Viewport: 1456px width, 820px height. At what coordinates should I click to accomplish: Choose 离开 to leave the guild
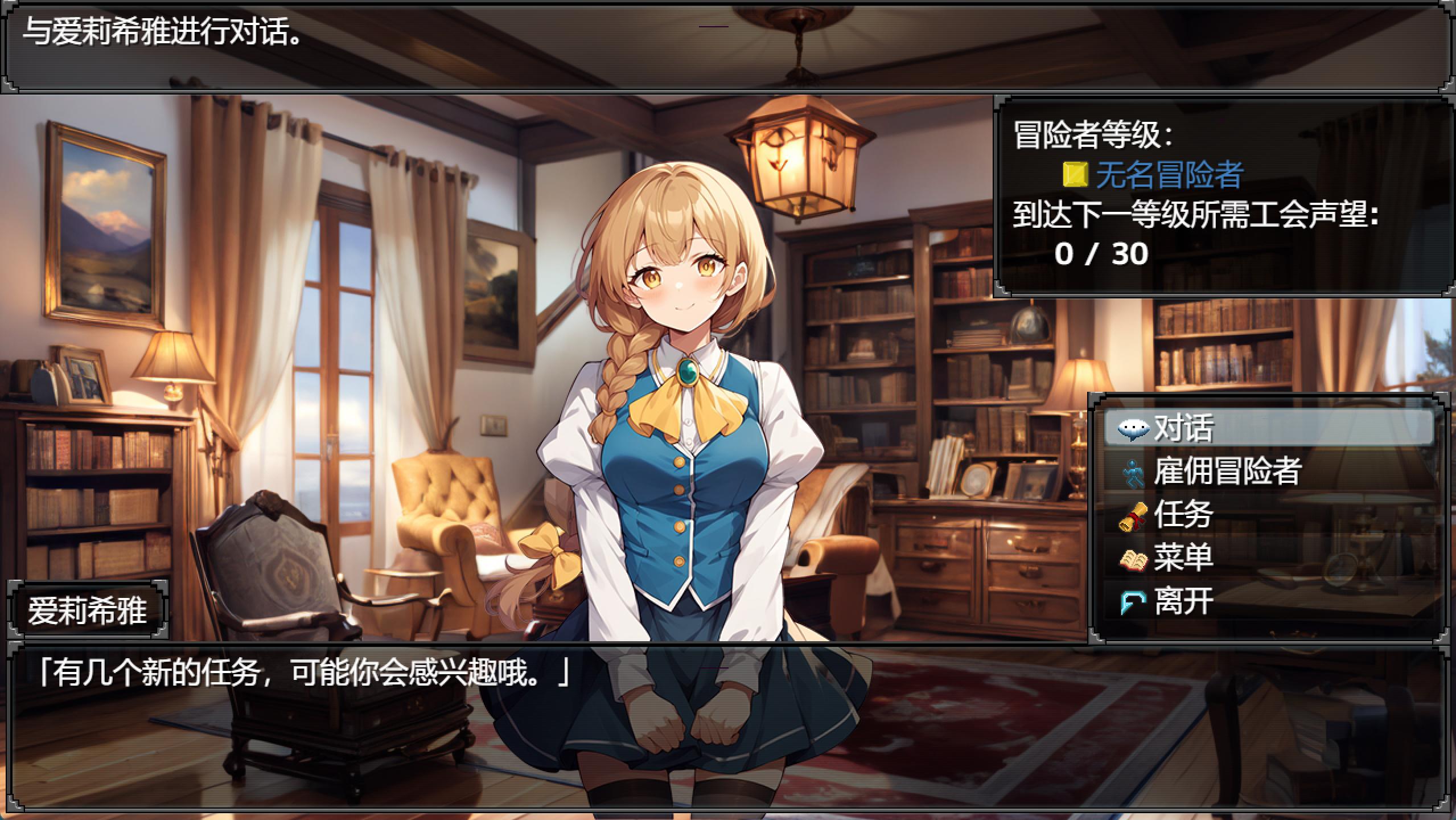pos(1268,601)
